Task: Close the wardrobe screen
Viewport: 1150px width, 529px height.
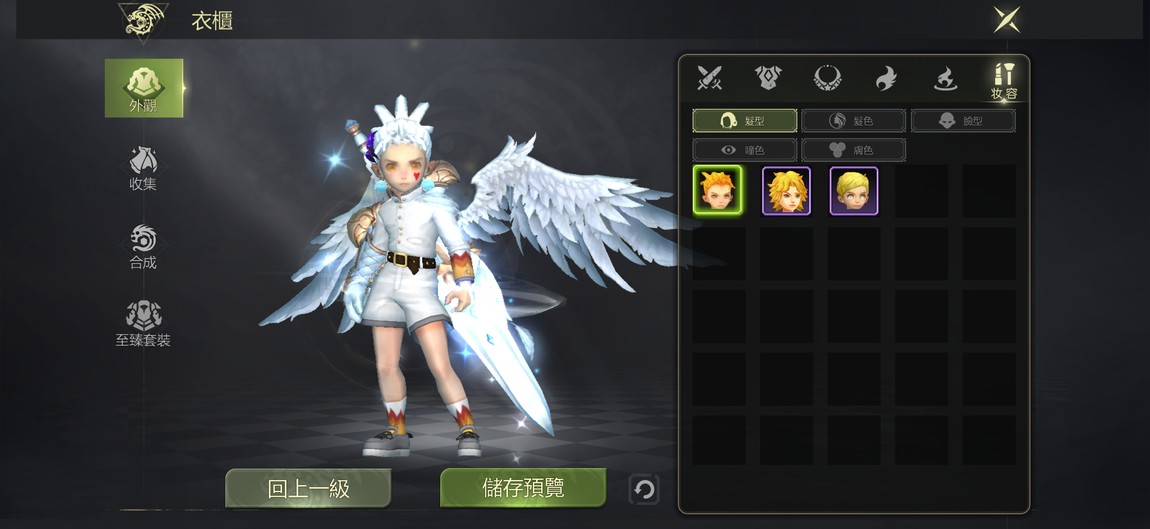Action: [1006, 19]
